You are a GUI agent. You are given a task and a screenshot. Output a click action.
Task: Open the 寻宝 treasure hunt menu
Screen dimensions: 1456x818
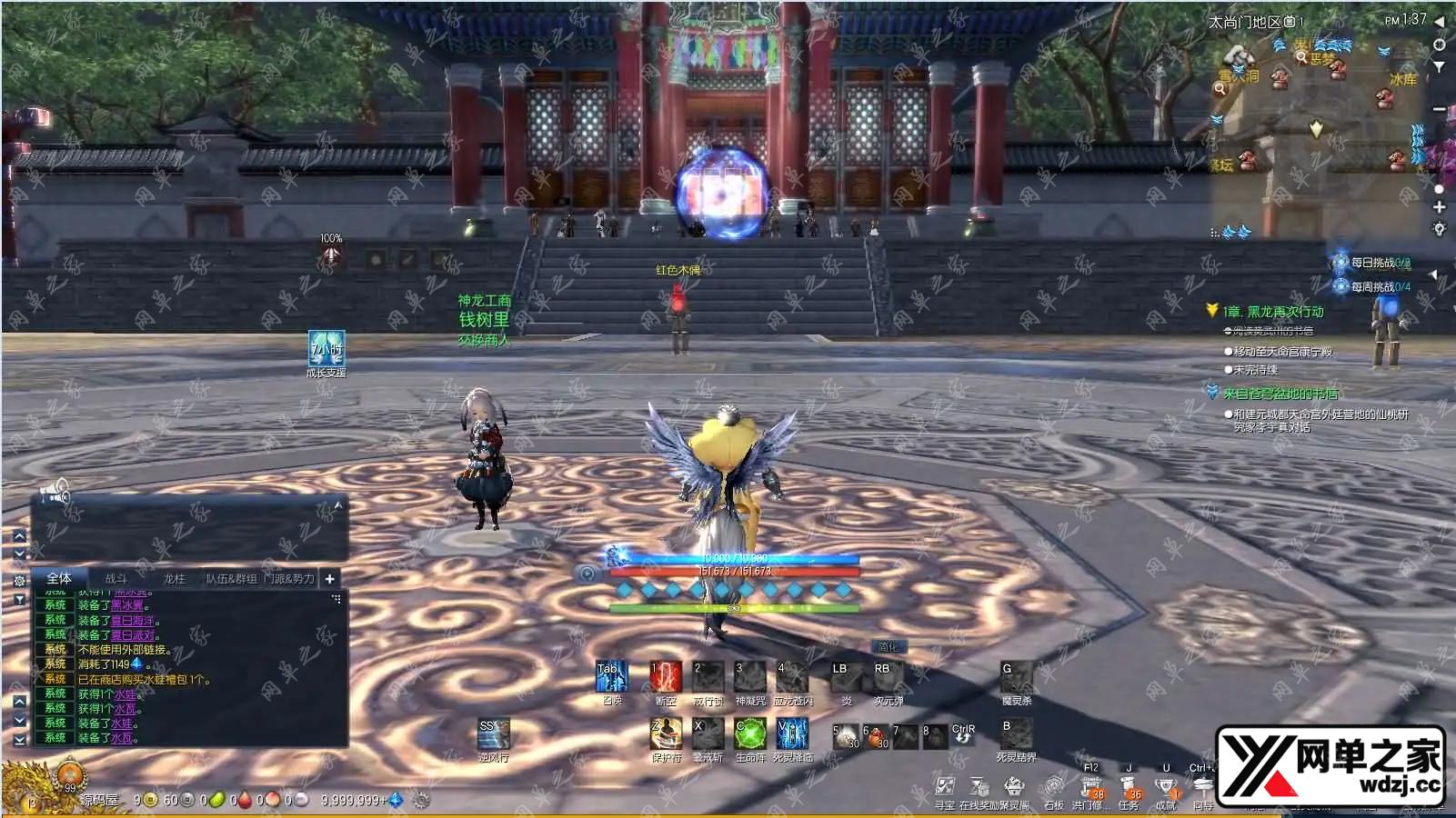(945, 787)
